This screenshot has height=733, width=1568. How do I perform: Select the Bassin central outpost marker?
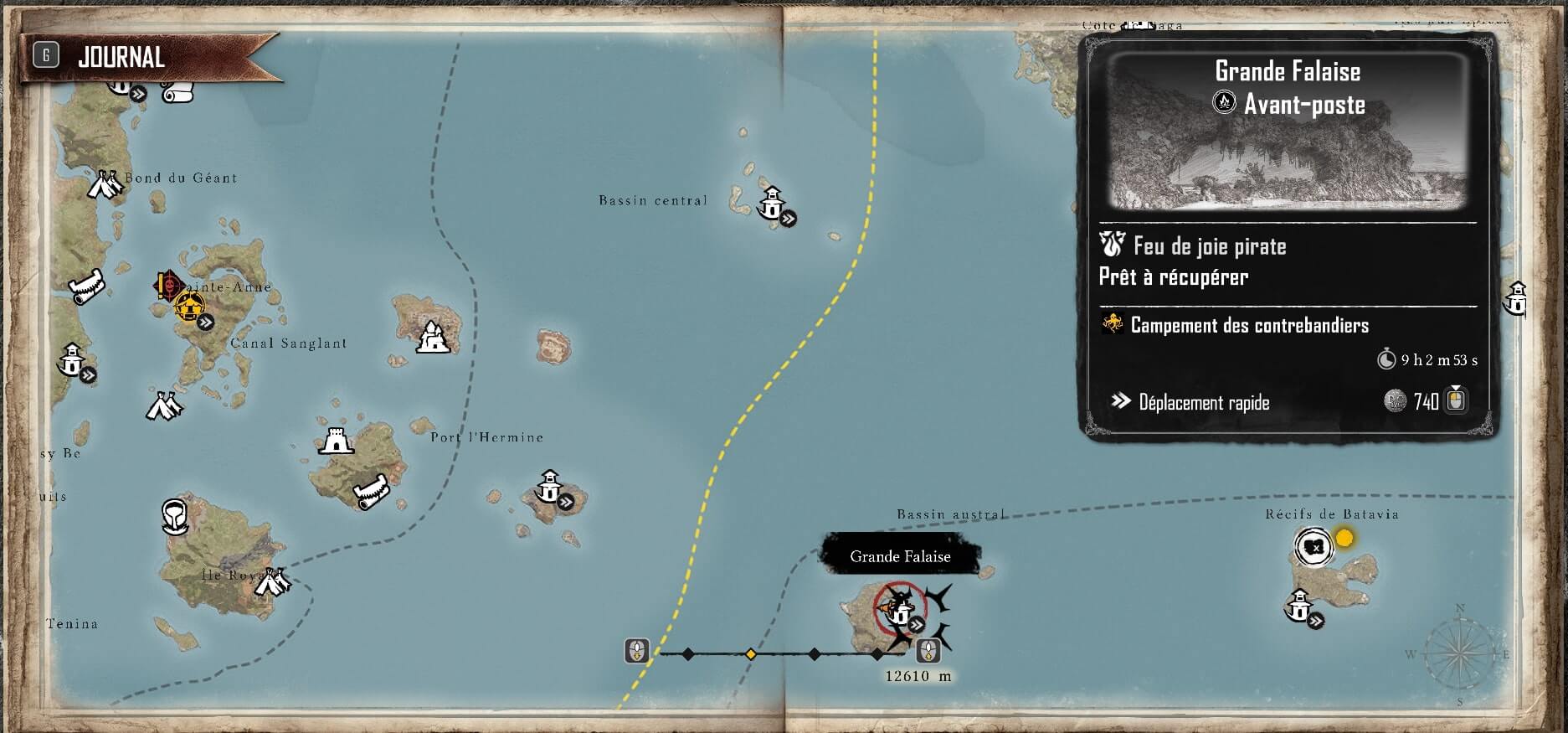(x=772, y=203)
